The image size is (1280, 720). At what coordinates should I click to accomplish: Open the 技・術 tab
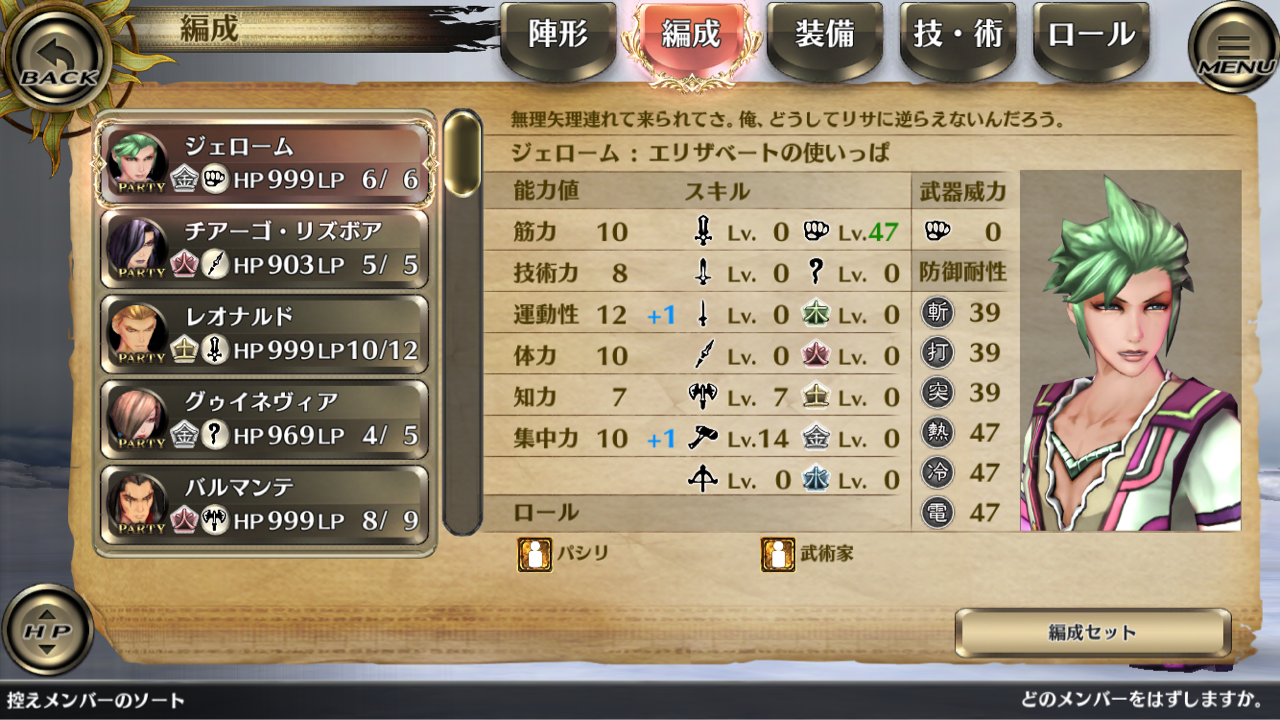tap(957, 37)
